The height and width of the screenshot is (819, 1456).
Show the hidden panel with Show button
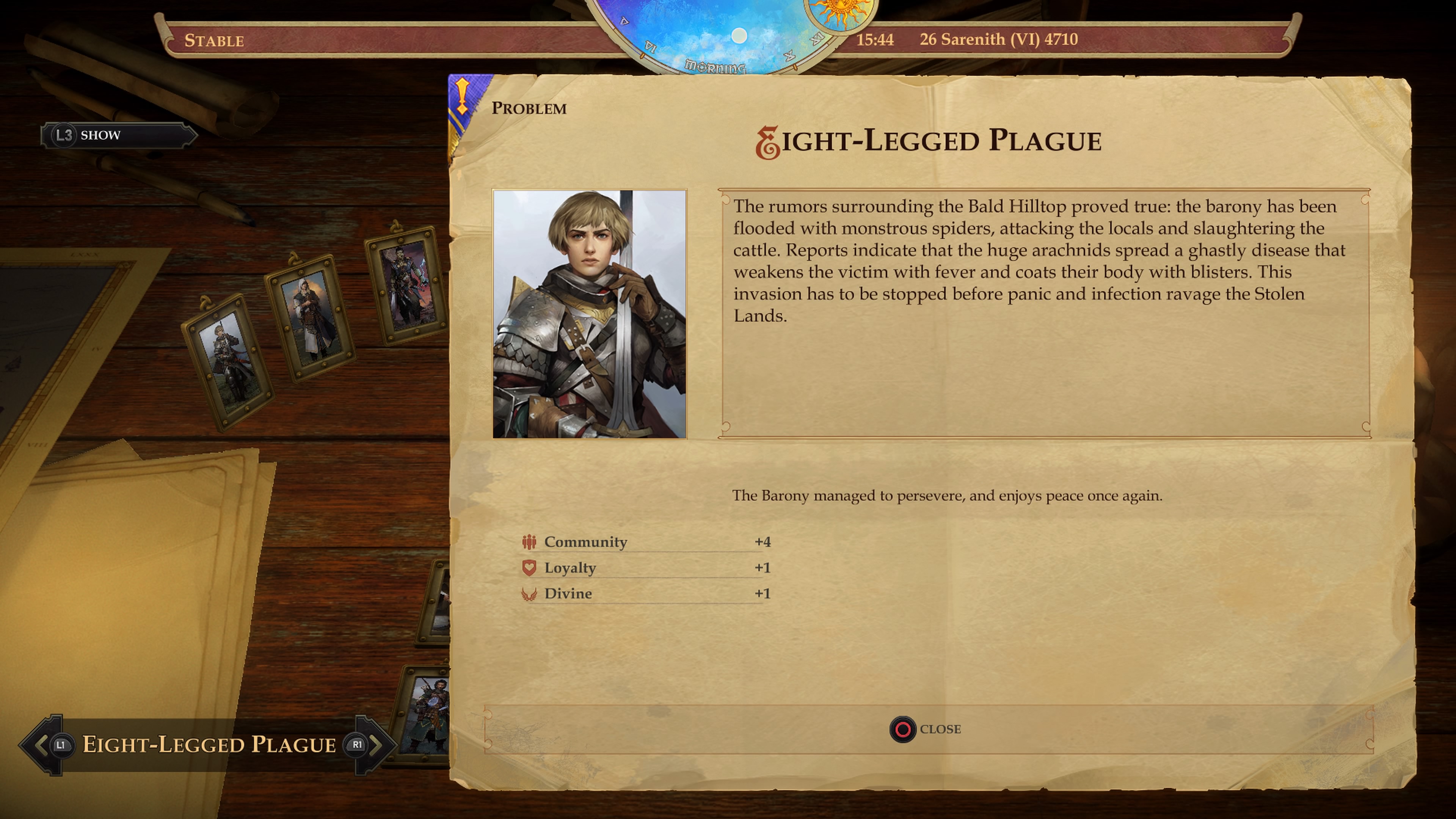tap(119, 135)
